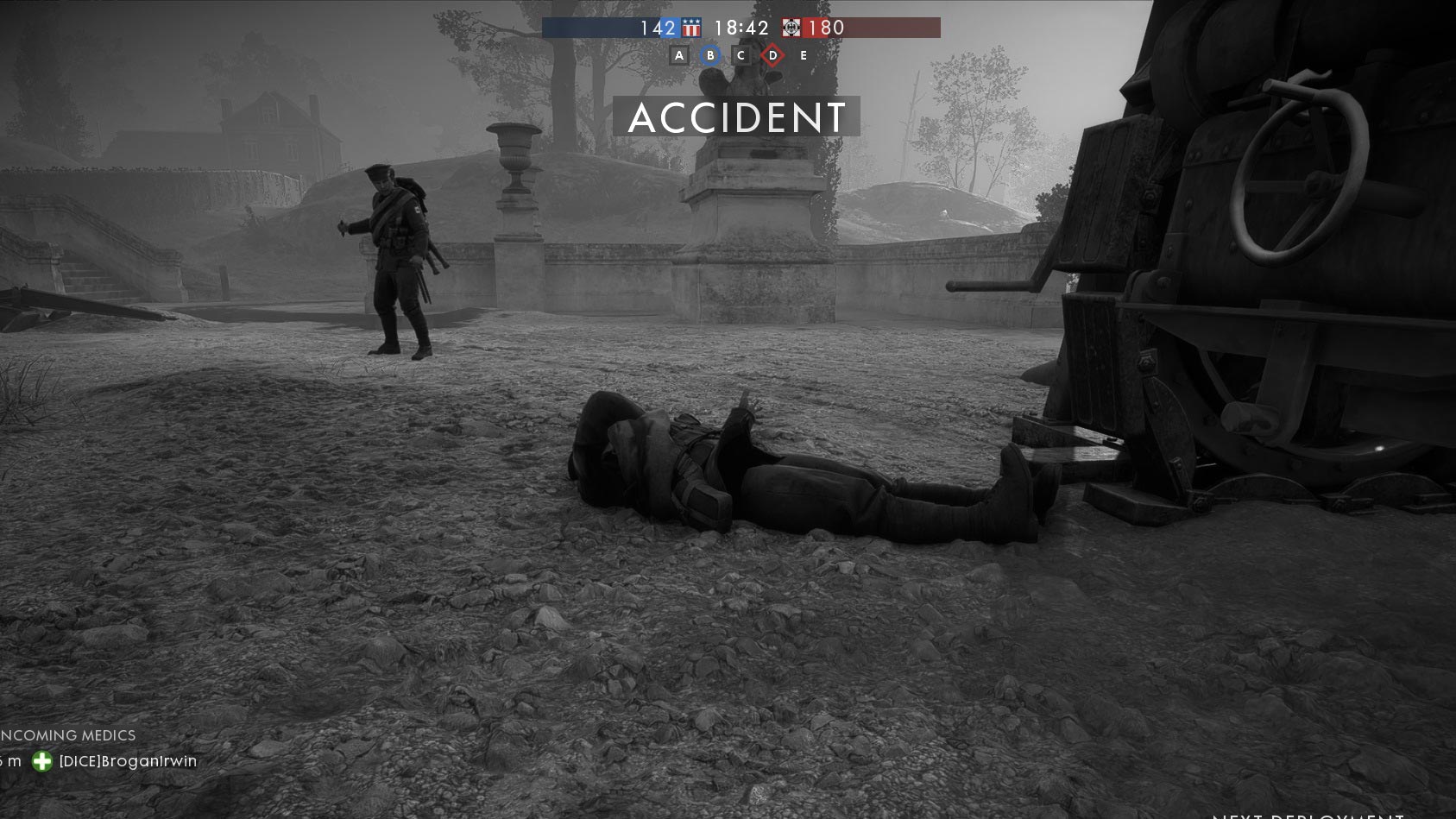Image resolution: width=1456 pixels, height=819 pixels.
Task: Select objective flag C
Action: pos(741,56)
